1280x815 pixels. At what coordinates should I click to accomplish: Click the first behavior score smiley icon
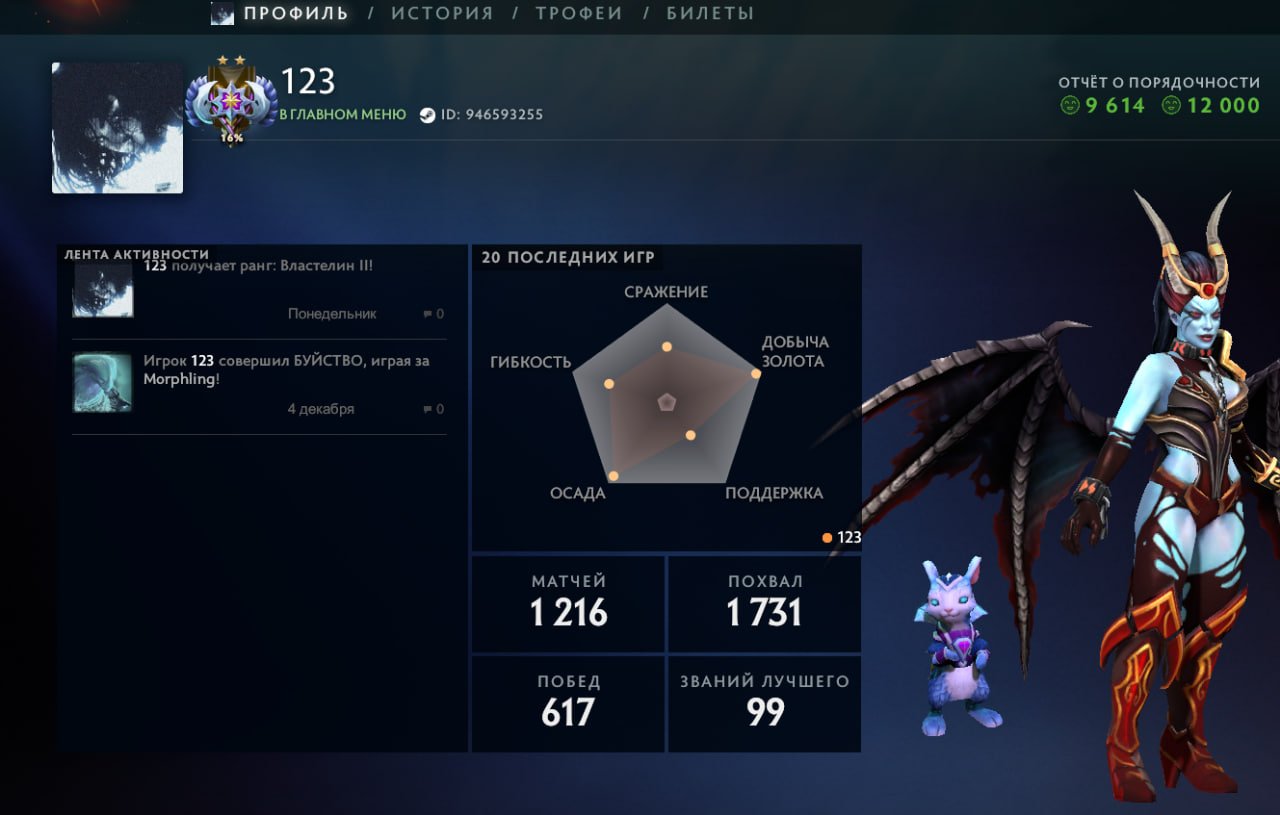click(1069, 105)
